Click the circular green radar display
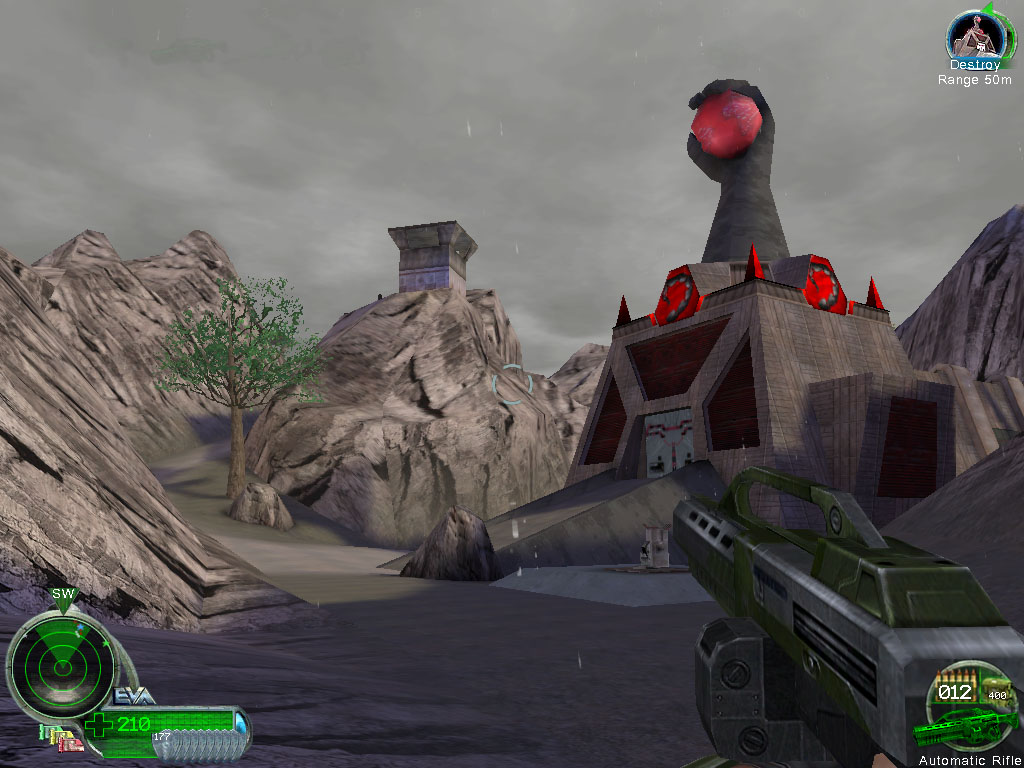This screenshot has width=1024, height=768. pos(62,668)
